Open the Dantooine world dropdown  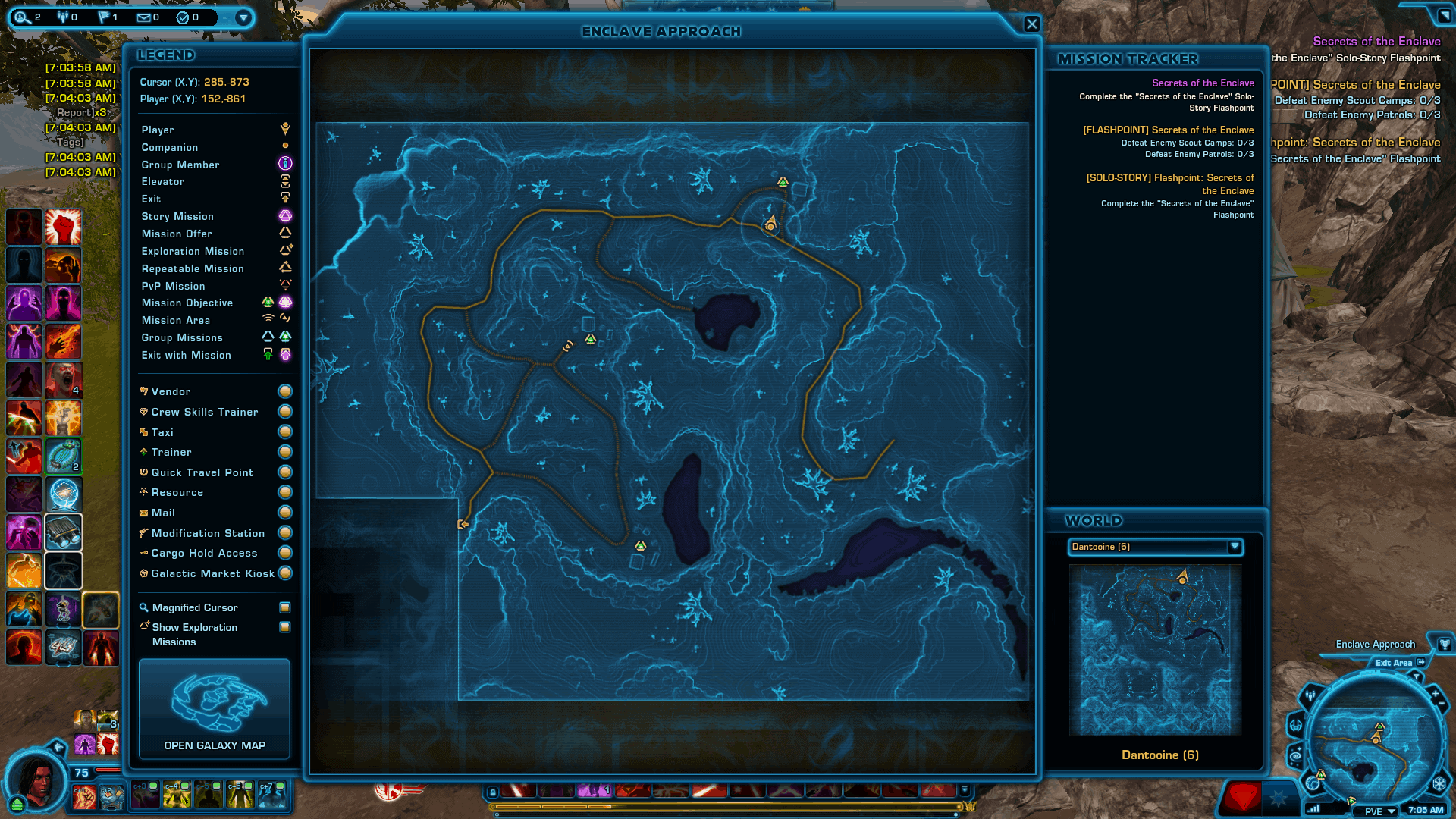(1235, 547)
